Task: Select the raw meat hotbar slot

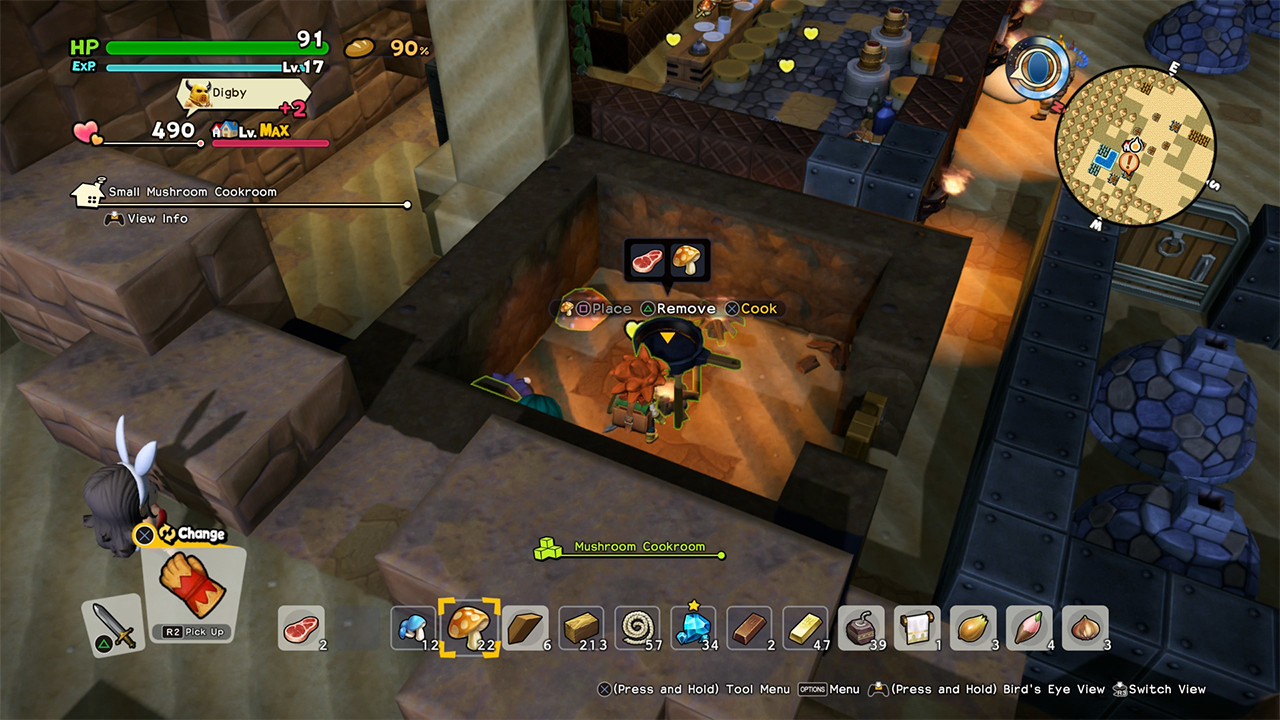Action: pyautogui.click(x=300, y=628)
